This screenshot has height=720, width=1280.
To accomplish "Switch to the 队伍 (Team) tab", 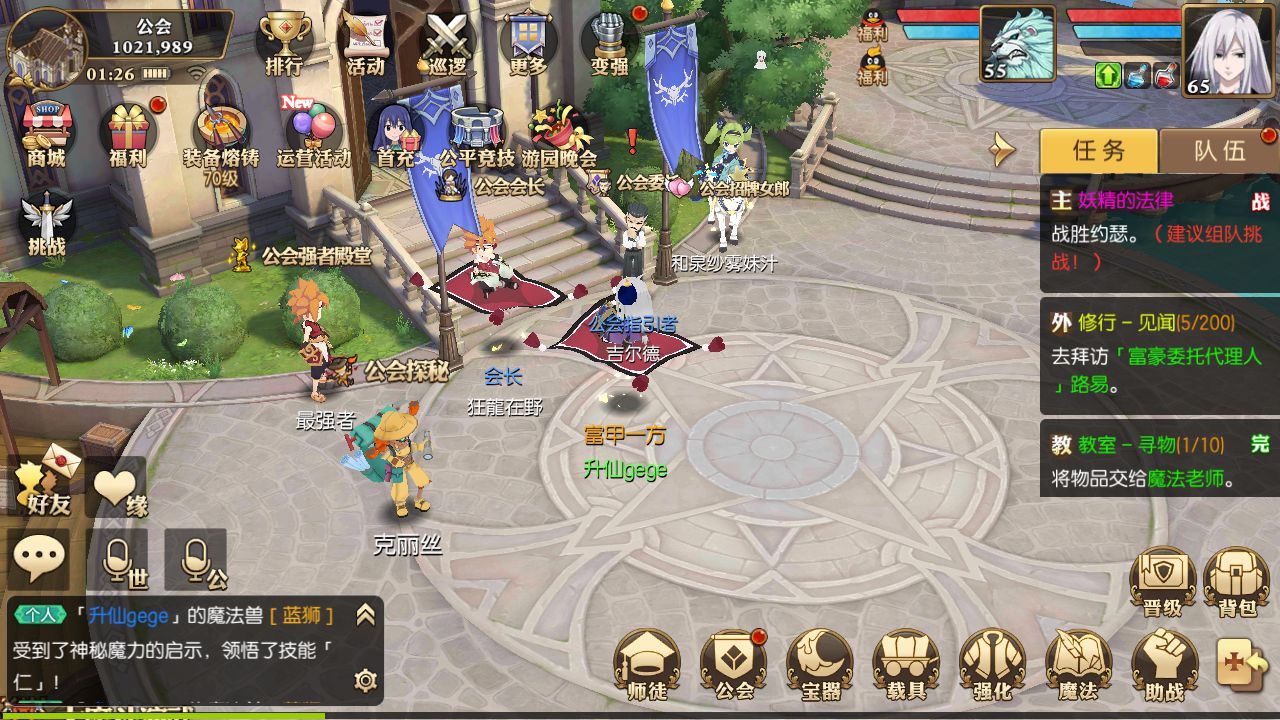I will pyautogui.click(x=1222, y=150).
